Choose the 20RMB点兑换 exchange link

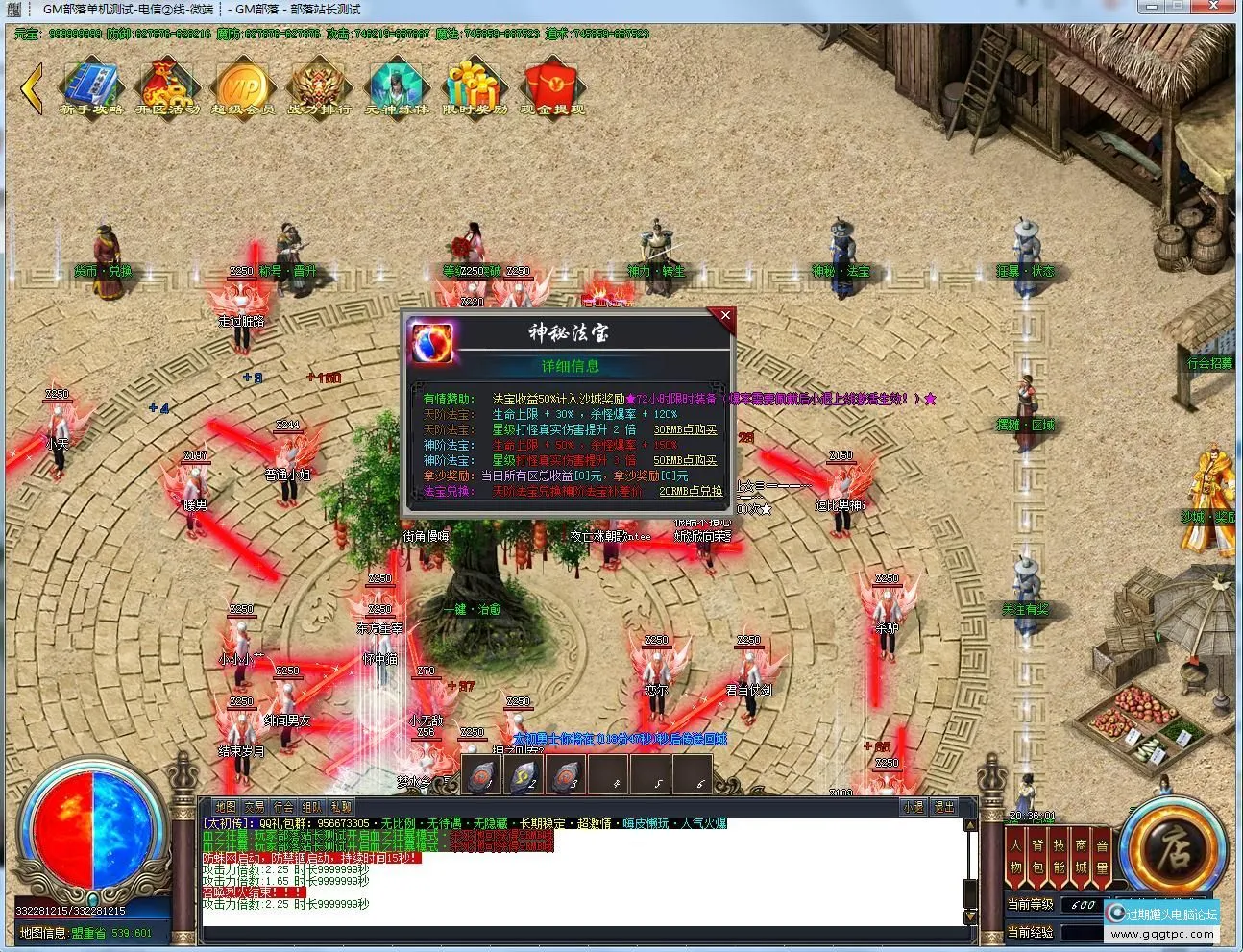pyautogui.click(x=691, y=491)
